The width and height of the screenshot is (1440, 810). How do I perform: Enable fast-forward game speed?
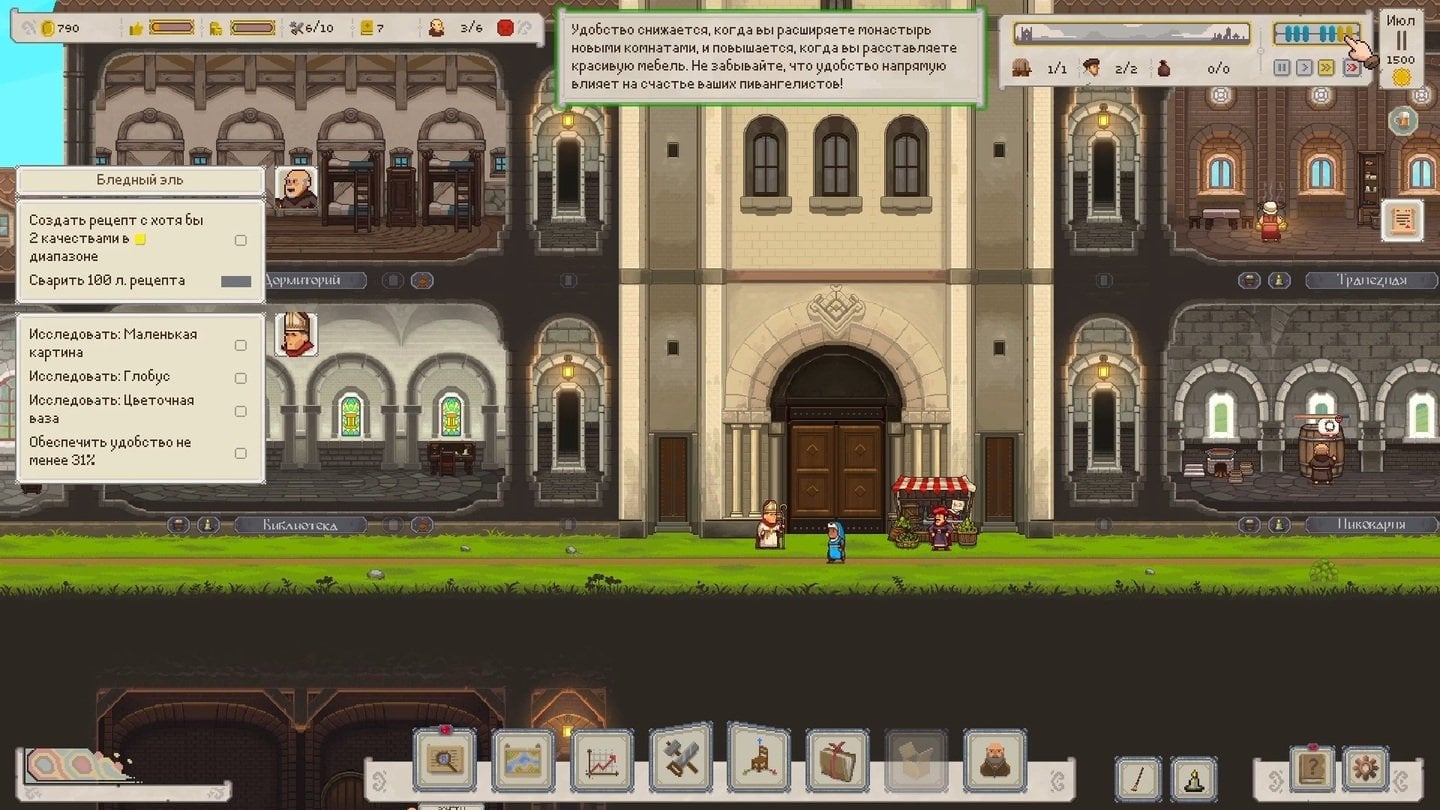[x=1326, y=68]
